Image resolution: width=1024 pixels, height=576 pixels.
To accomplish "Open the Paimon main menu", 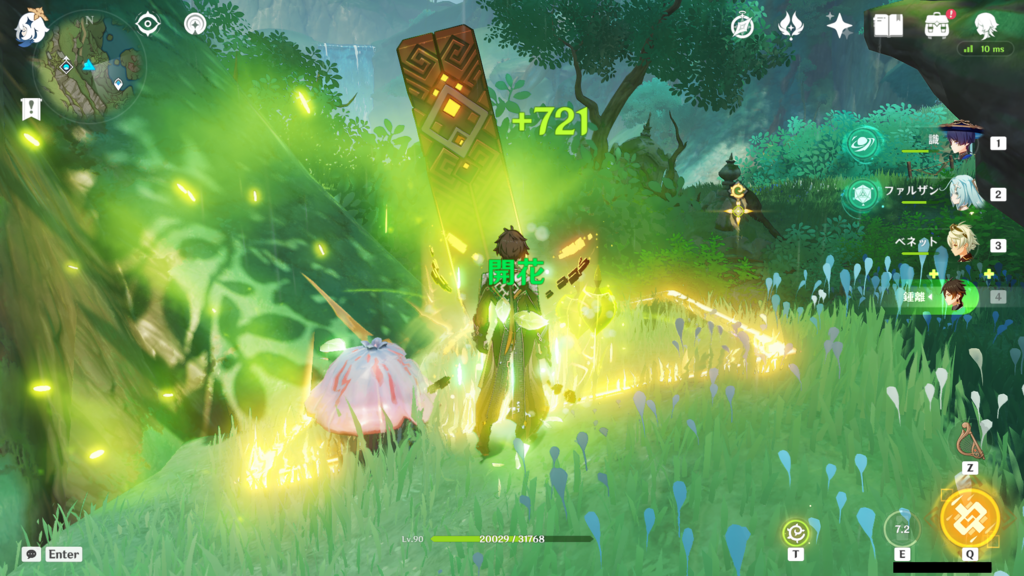I will point(31,27).
